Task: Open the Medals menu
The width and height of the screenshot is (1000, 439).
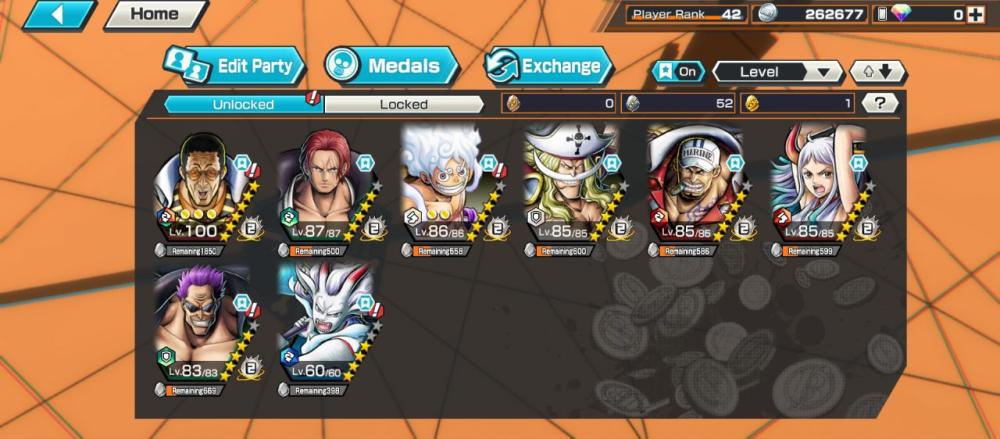Action: [392, 67]
